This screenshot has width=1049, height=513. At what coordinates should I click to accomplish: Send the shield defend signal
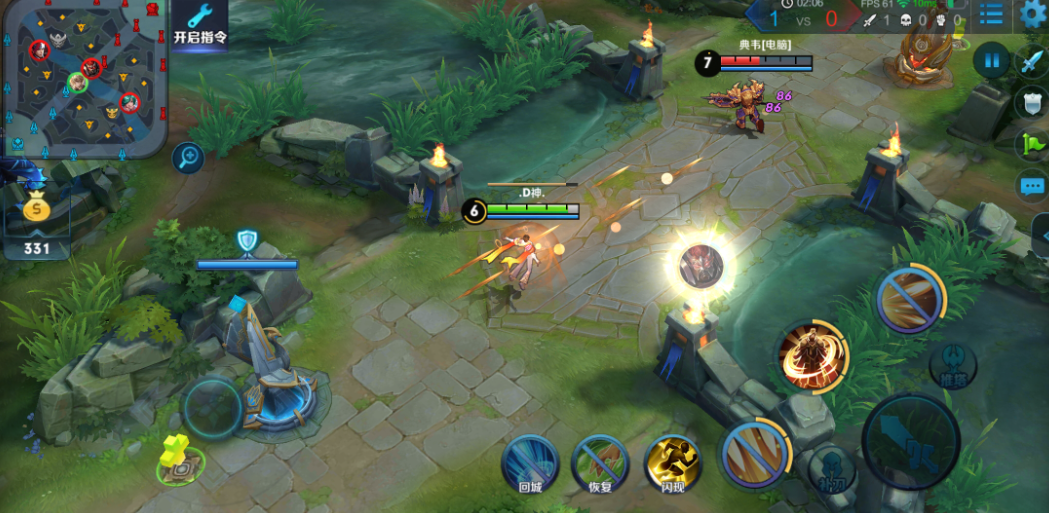click(x=1031, y=103)
